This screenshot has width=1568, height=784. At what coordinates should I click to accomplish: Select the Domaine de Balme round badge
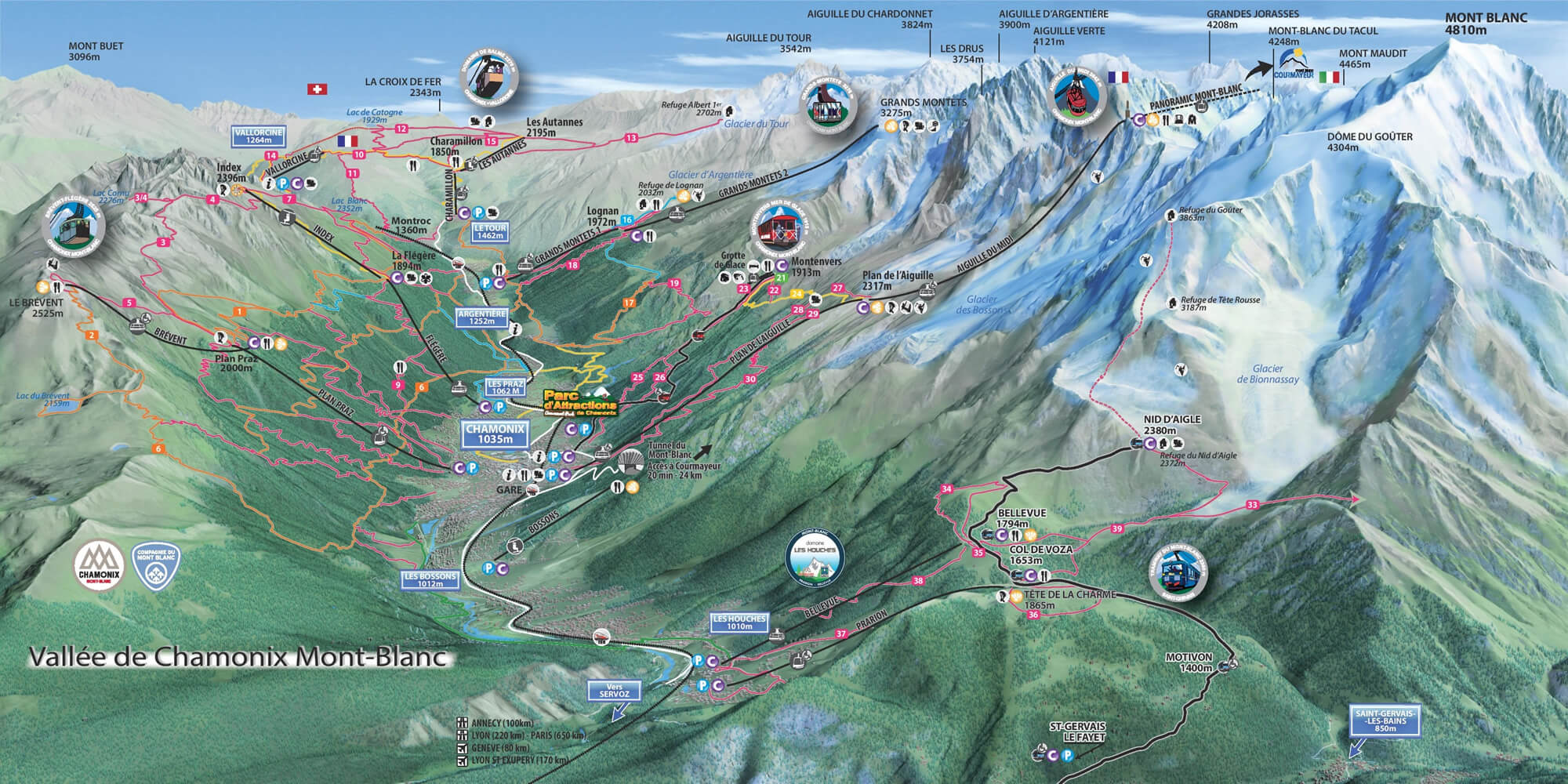[x=490, y=82]
